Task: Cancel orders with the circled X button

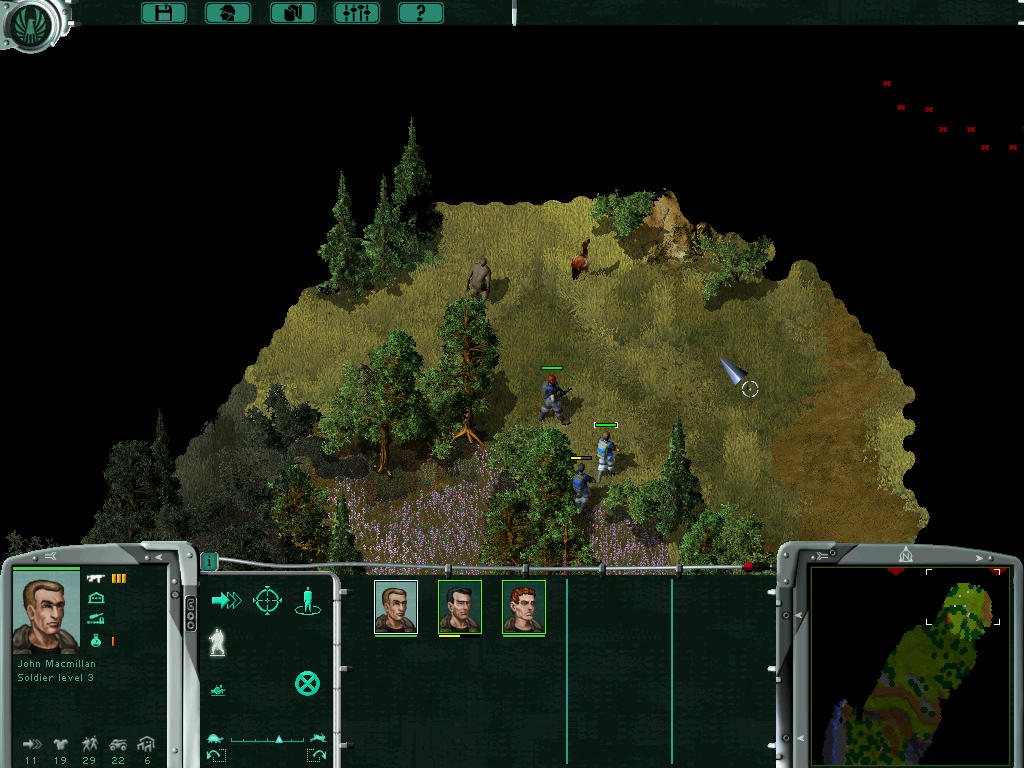Action: (307, 684)
